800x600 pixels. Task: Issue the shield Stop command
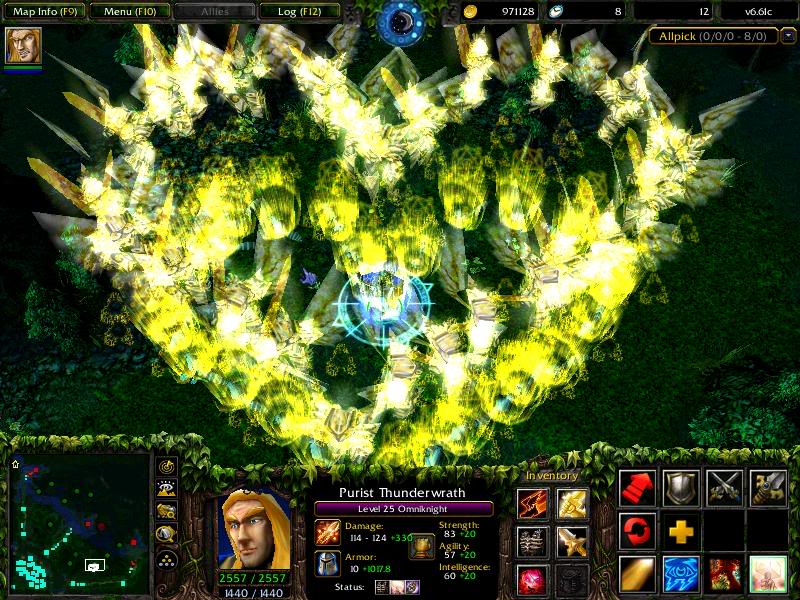pyautogui.click(x=681, y=487)
